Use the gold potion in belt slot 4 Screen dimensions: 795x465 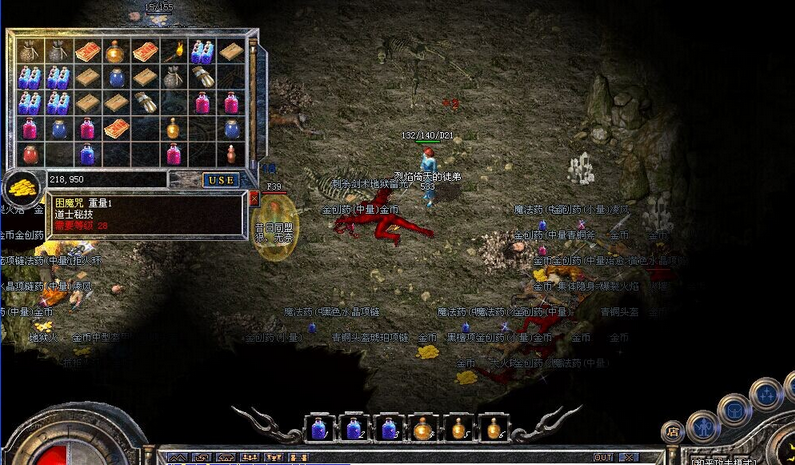(423, 427)
